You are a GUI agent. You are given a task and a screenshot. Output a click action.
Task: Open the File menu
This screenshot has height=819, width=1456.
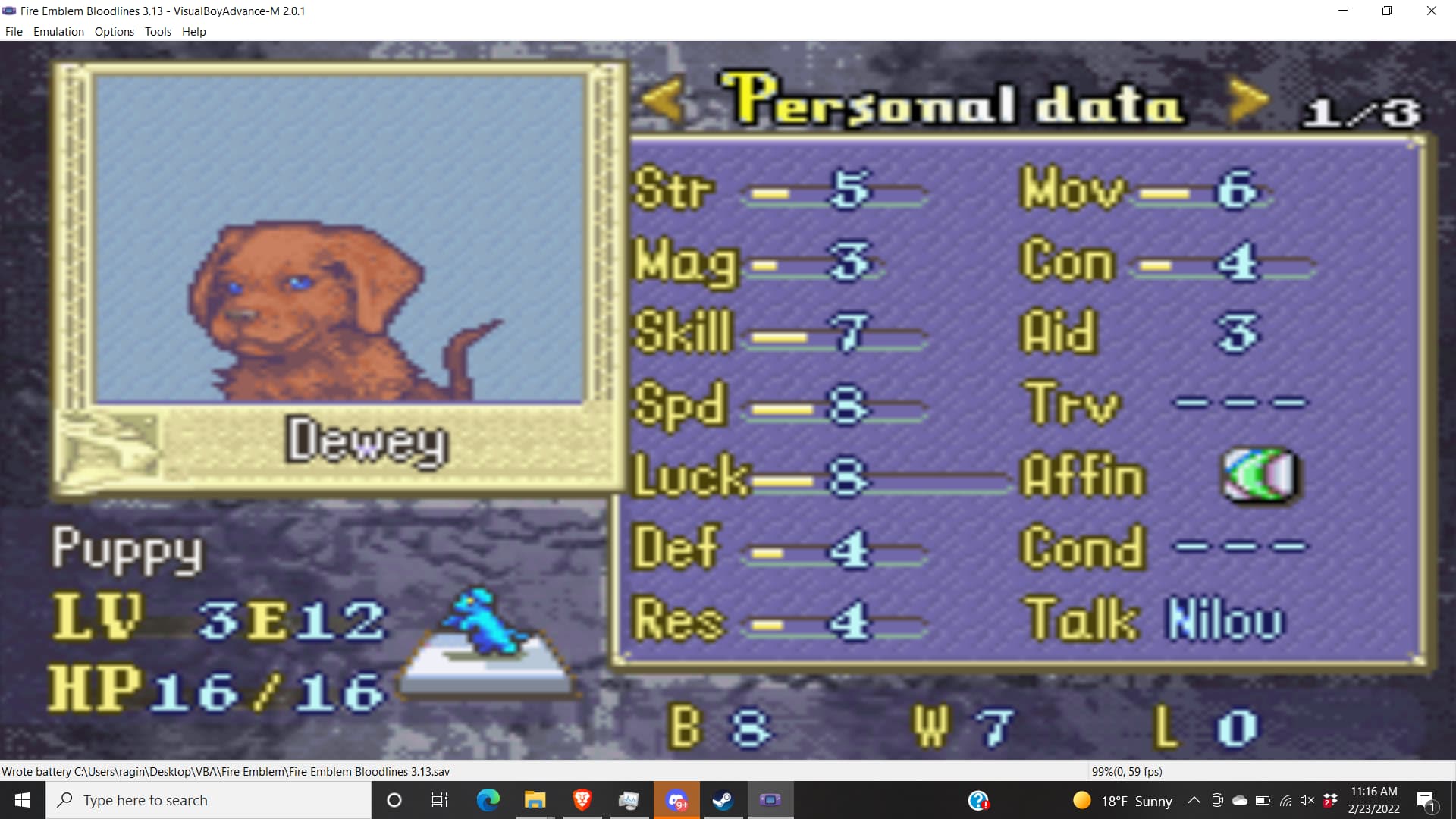(14, 32)
